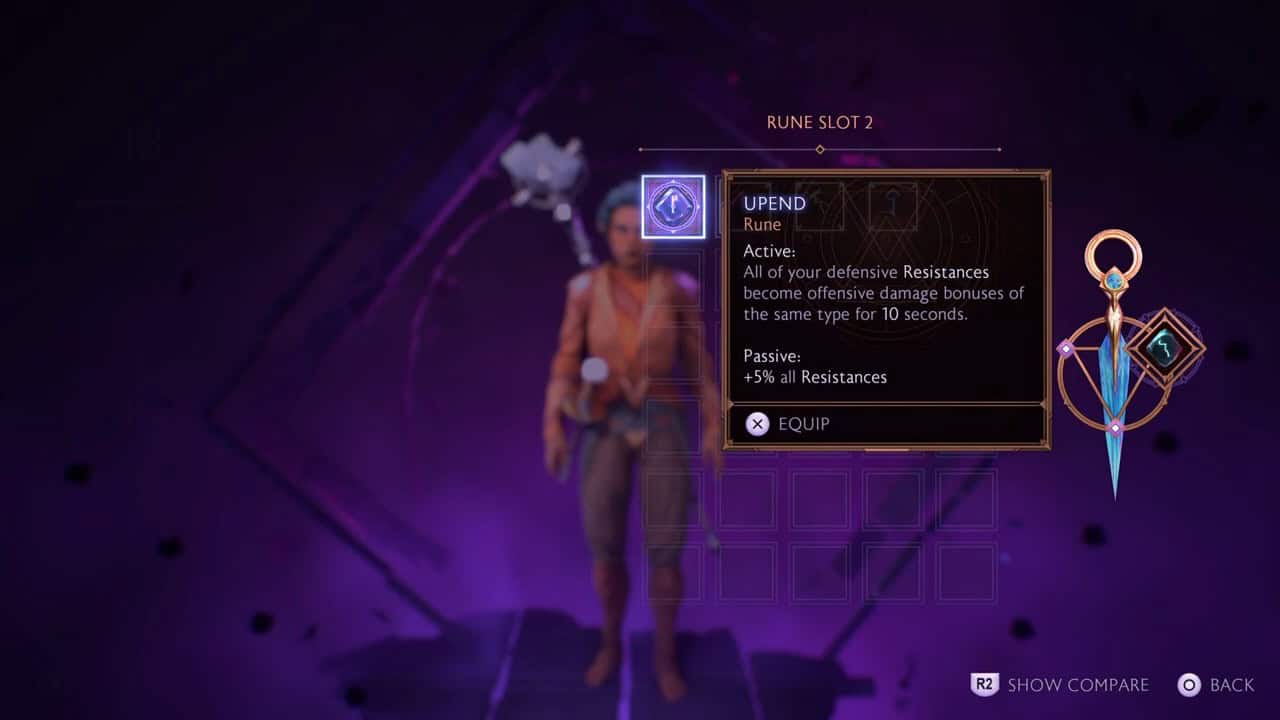
Task: Click the circle button prompt icon near BACK
Action: point(1190,685)
